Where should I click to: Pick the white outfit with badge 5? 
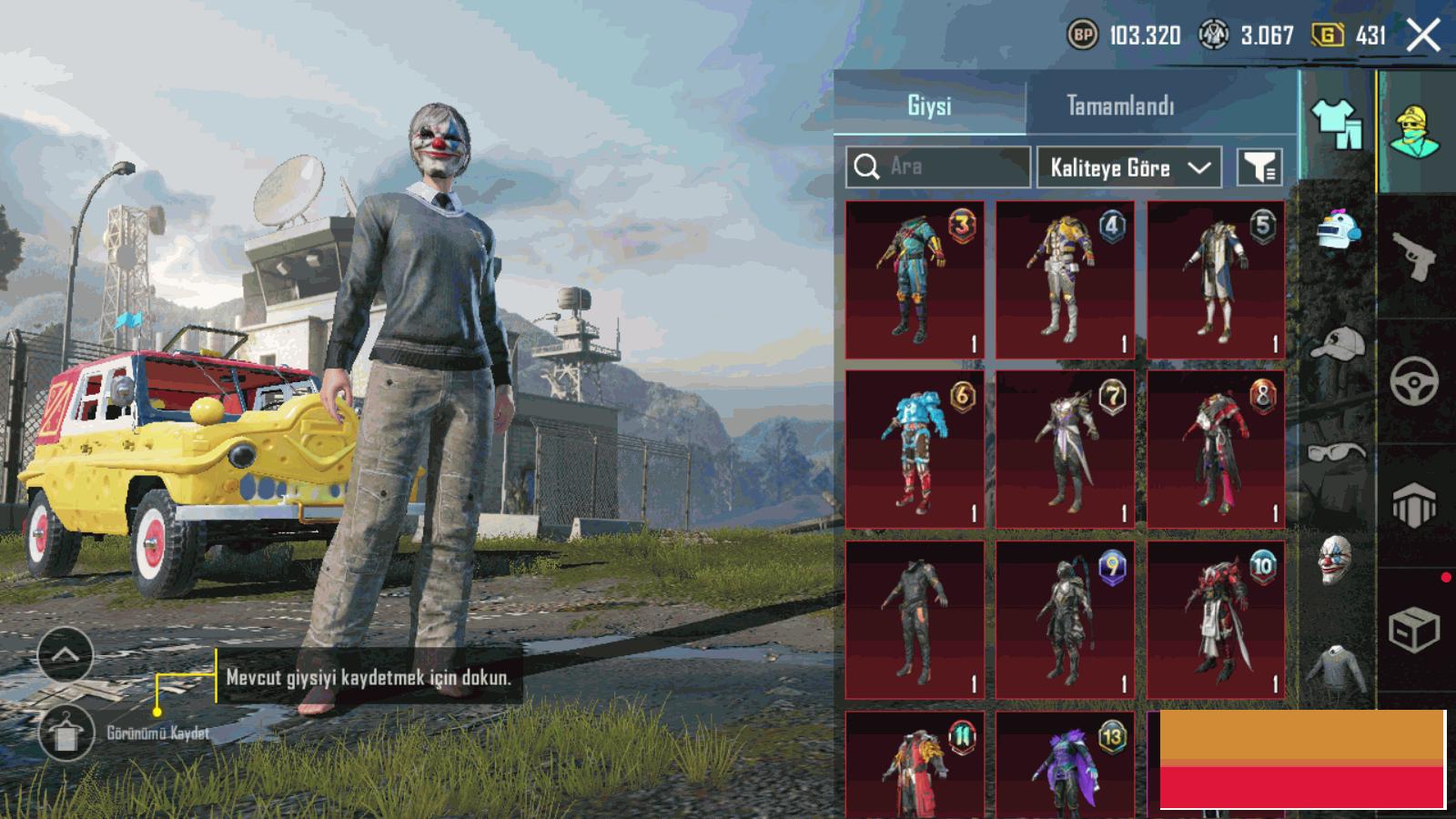[x=1216, y=279]
